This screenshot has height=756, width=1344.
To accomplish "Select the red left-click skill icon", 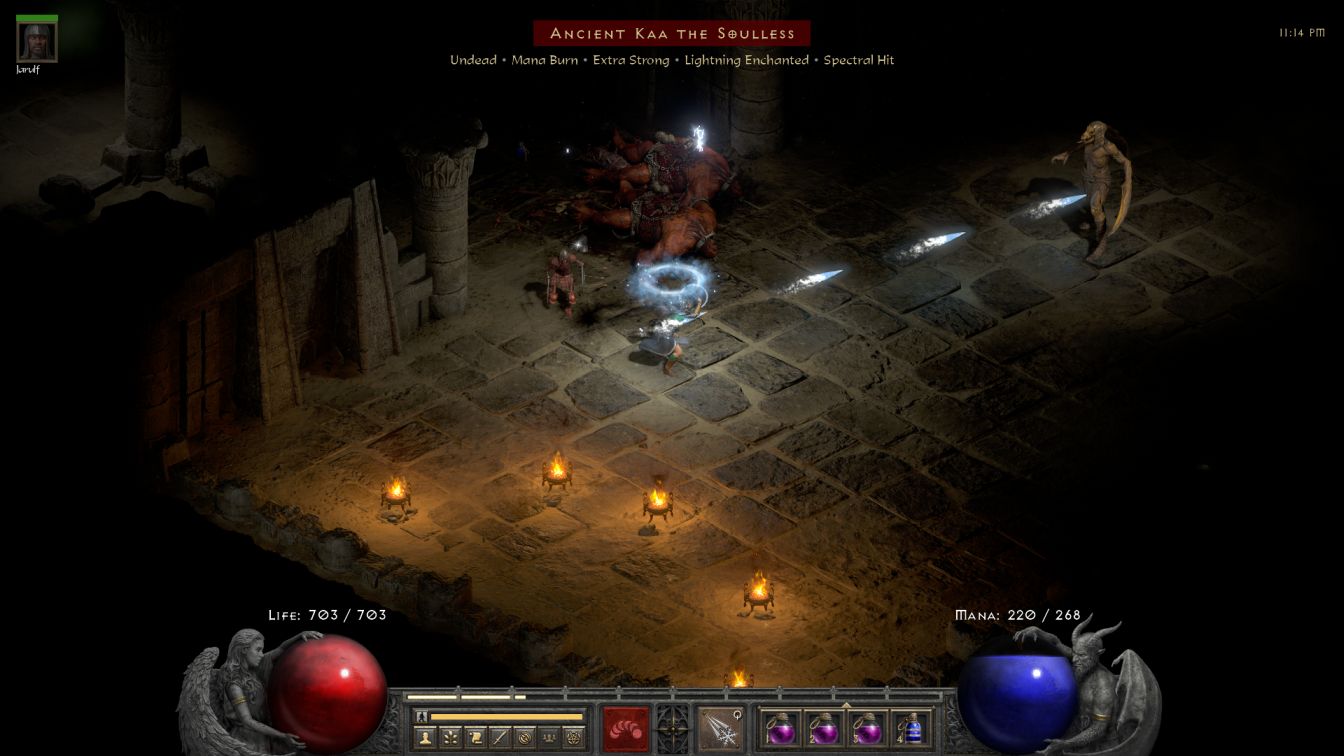I will click(x=625, y=728).
